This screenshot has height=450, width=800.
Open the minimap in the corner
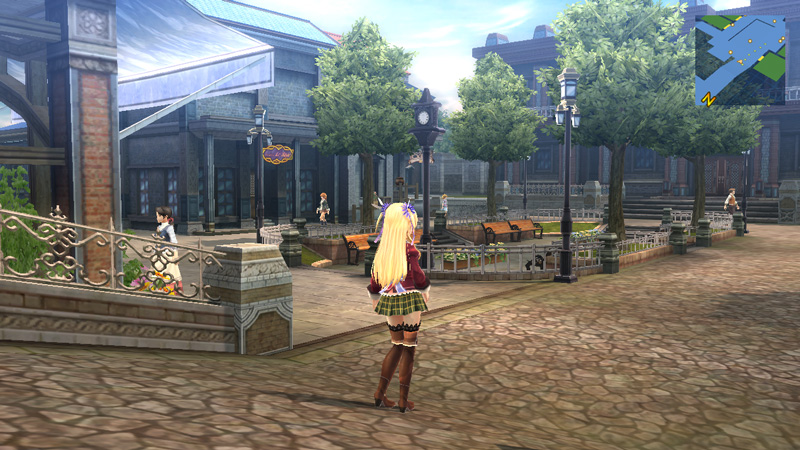[x=740, y=60]
